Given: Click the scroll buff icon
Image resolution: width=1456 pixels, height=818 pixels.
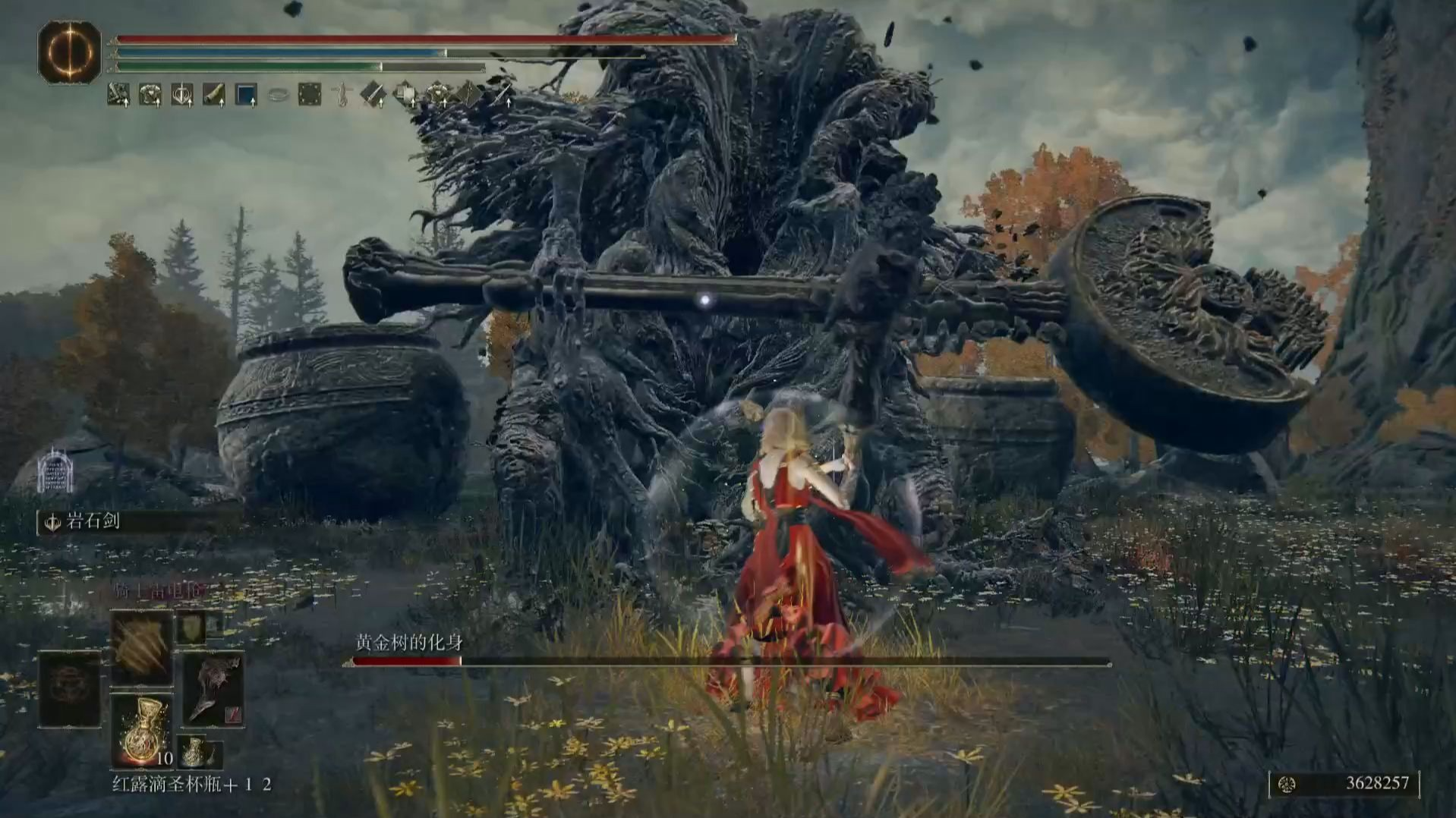Looking at the screenshot, I should (x=214, y=95).
